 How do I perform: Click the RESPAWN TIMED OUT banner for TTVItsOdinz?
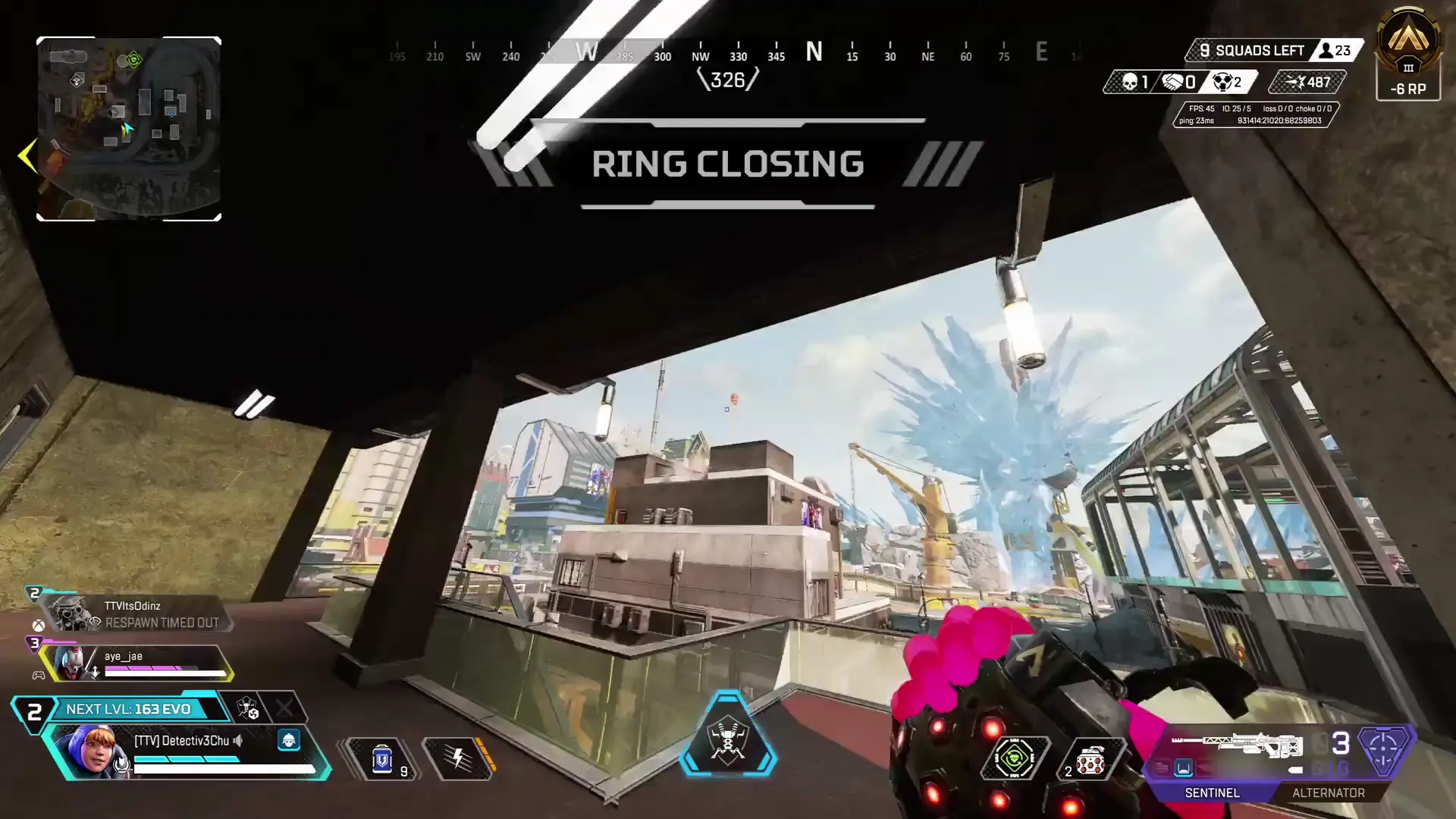tap(162, 622)
